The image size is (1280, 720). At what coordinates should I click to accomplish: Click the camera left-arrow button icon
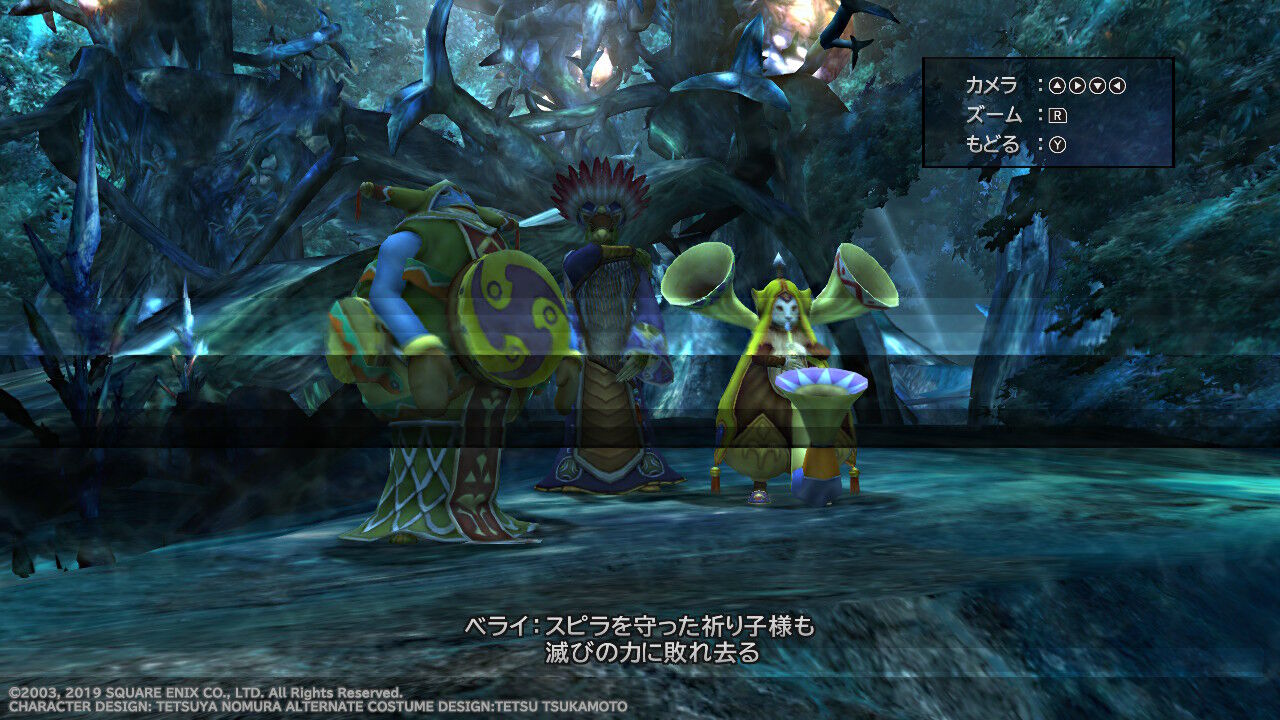click(1116, 86)
